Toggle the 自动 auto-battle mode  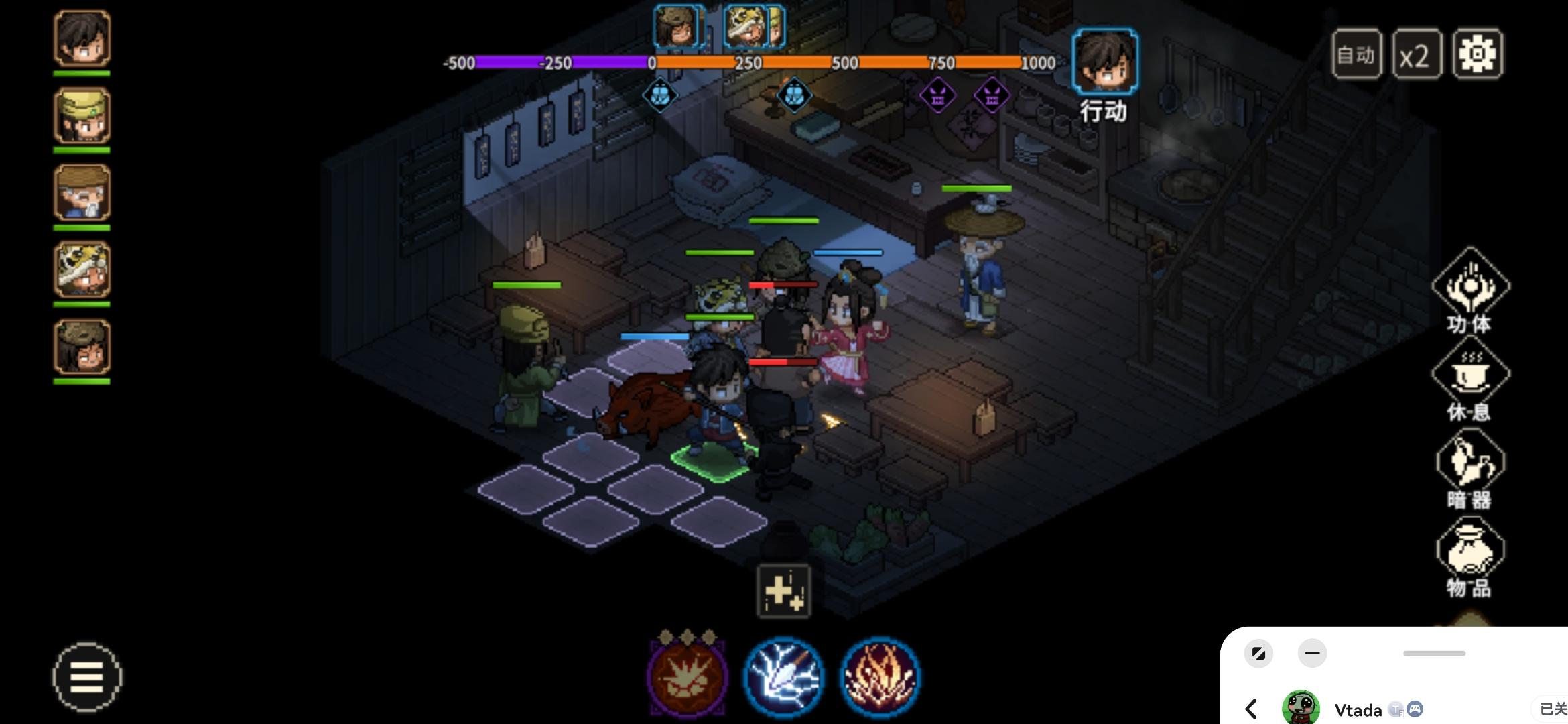click(x=1356, y=54)
